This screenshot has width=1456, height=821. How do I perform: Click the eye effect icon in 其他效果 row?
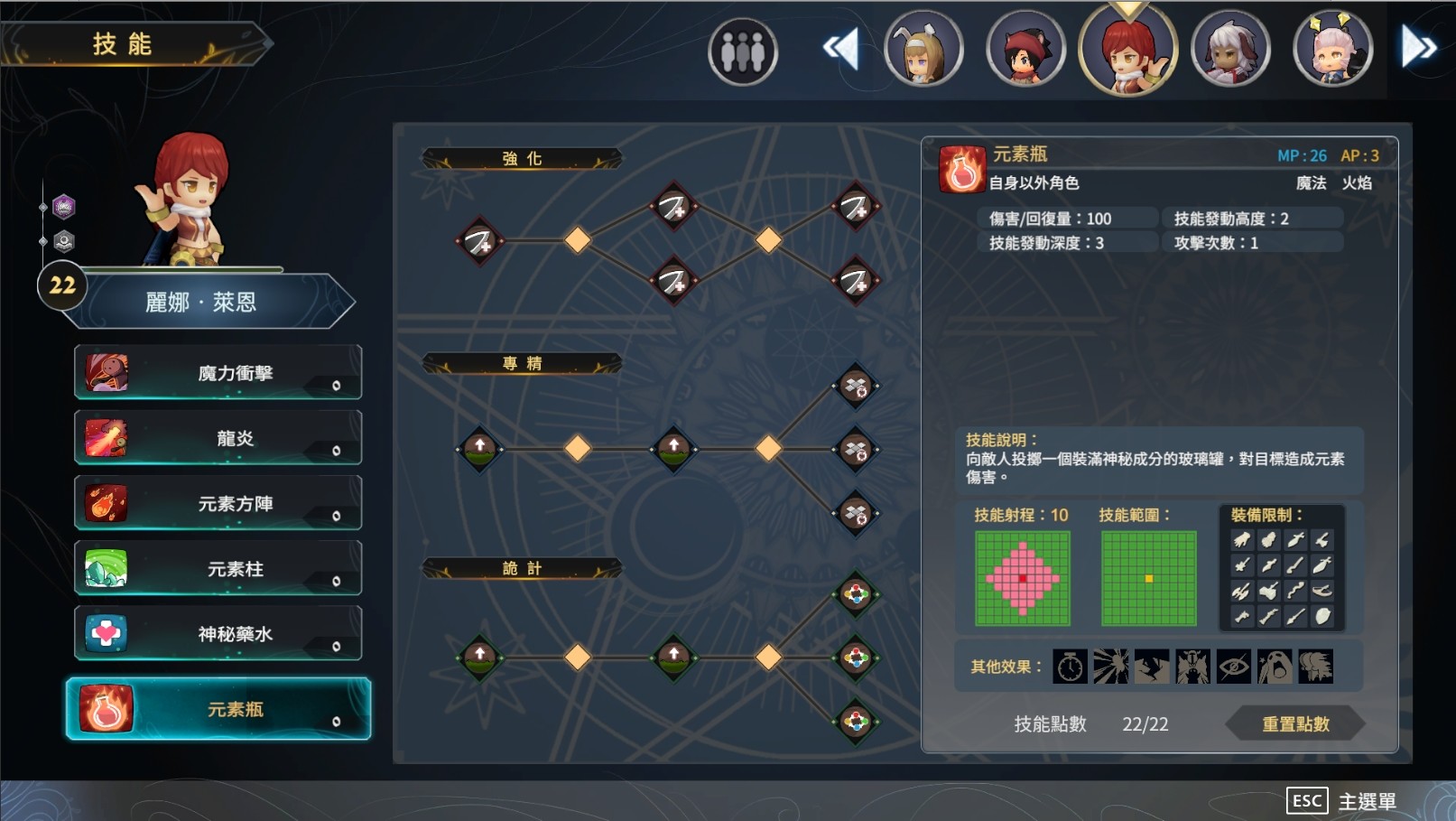tap(1233, 666)
